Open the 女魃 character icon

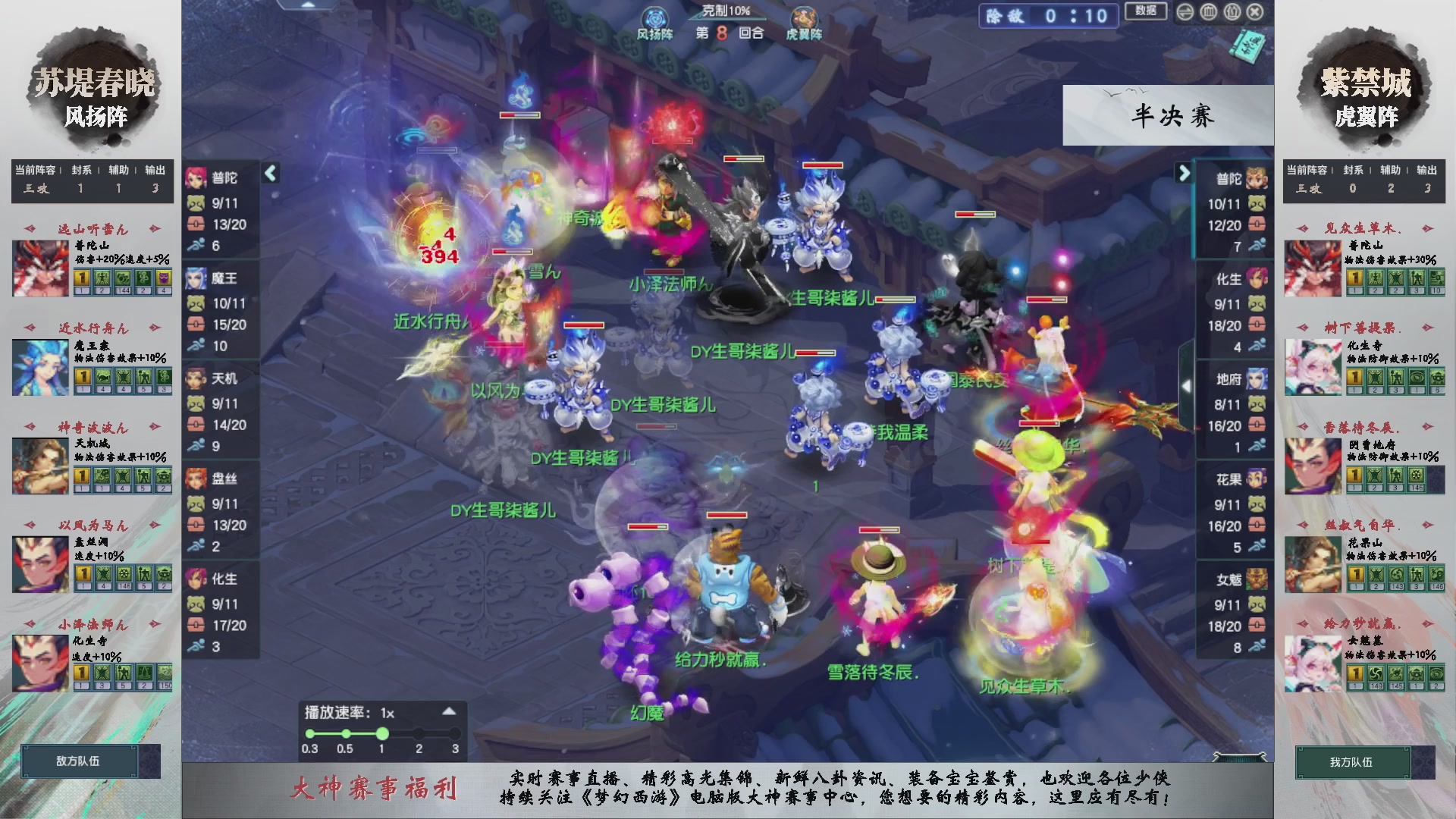pyautogui.click(x=1257, y=578)
